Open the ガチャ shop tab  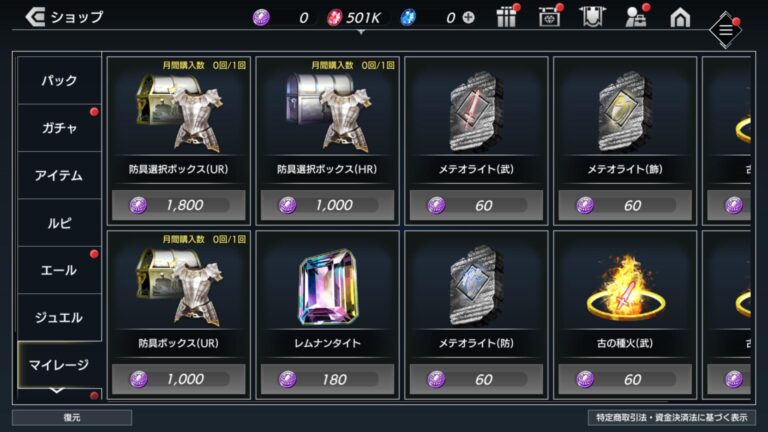(58, 128)
